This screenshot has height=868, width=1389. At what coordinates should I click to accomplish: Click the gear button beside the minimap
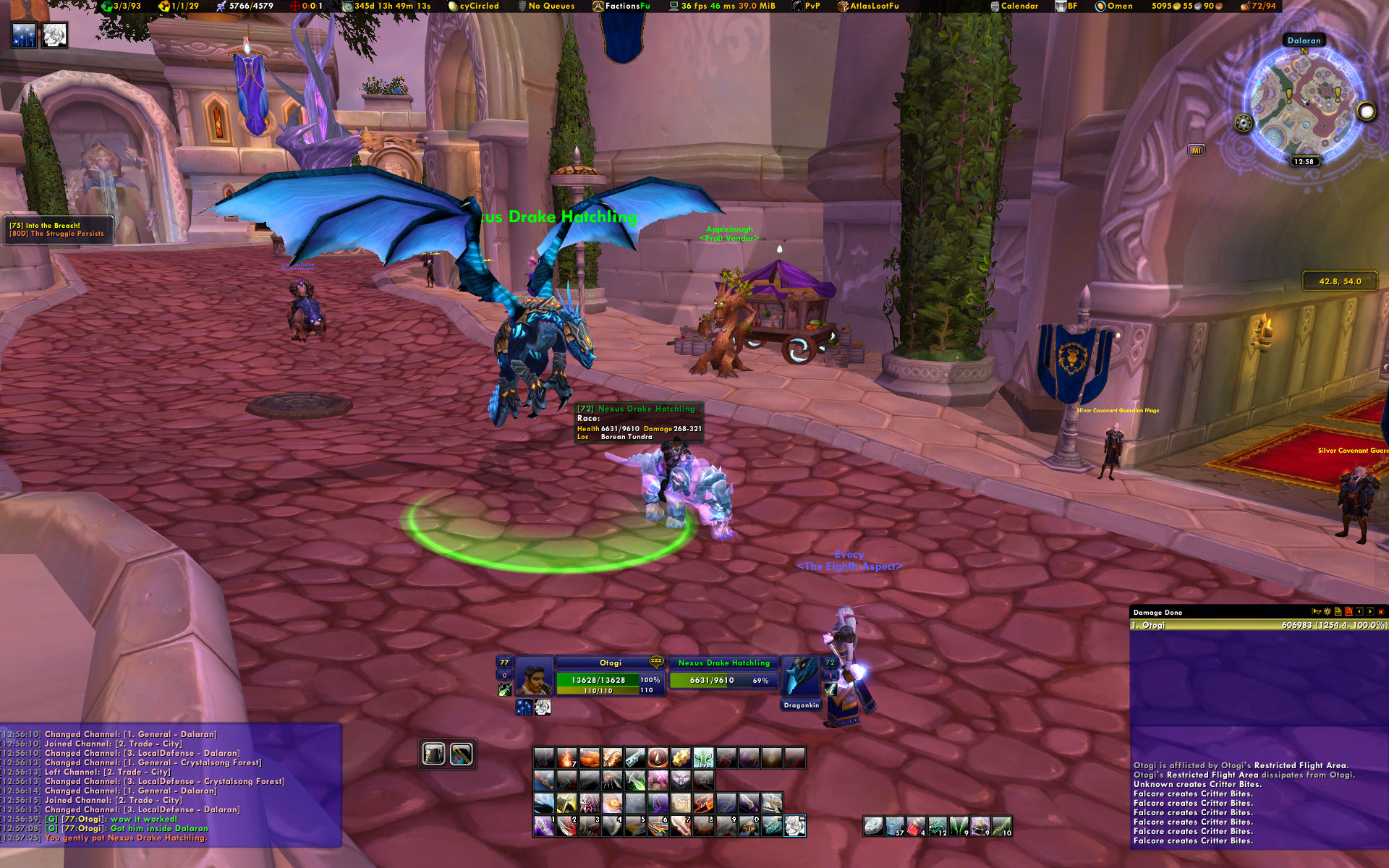click(x=1243, y=123)
